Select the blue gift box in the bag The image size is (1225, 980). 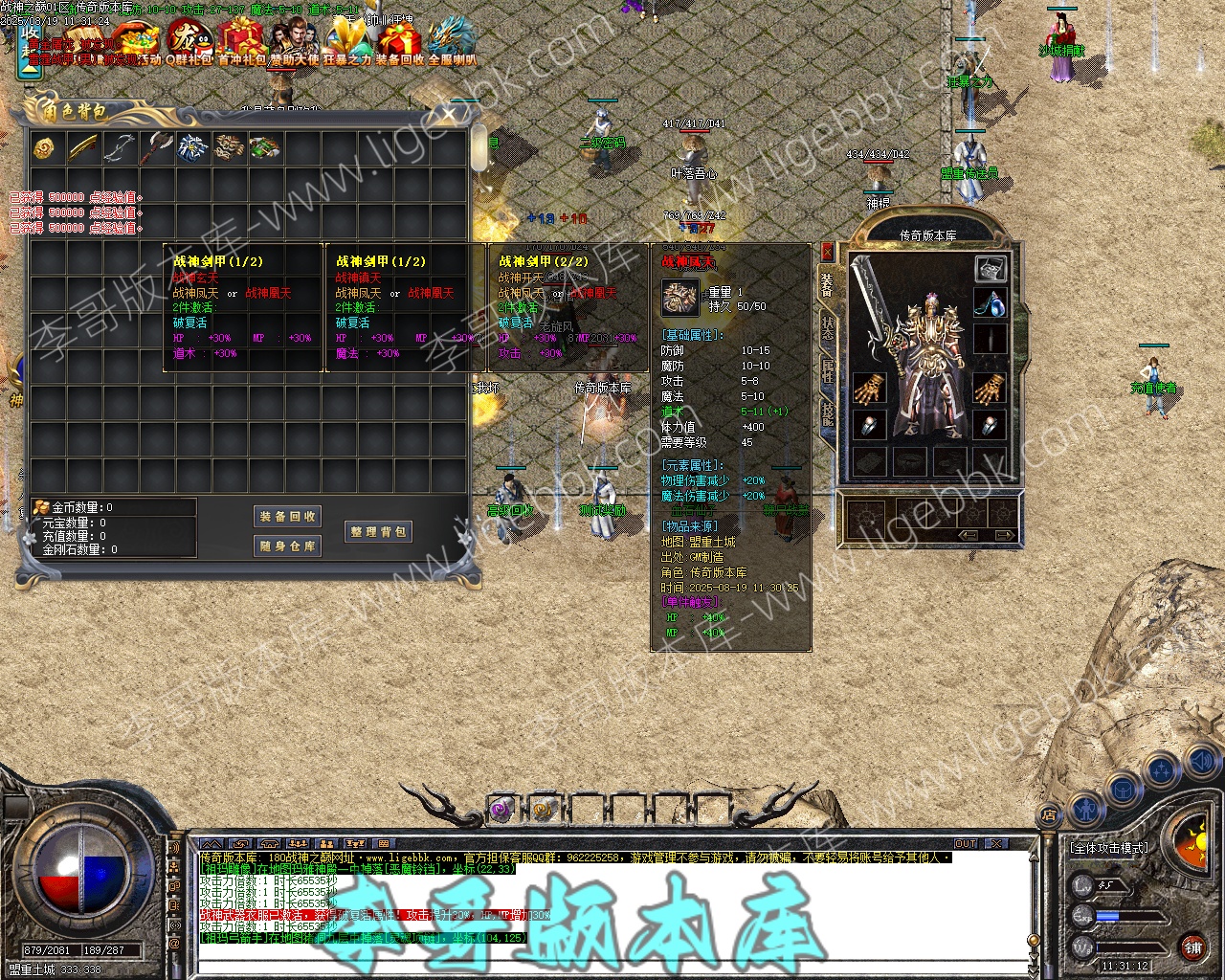(191, 147)
